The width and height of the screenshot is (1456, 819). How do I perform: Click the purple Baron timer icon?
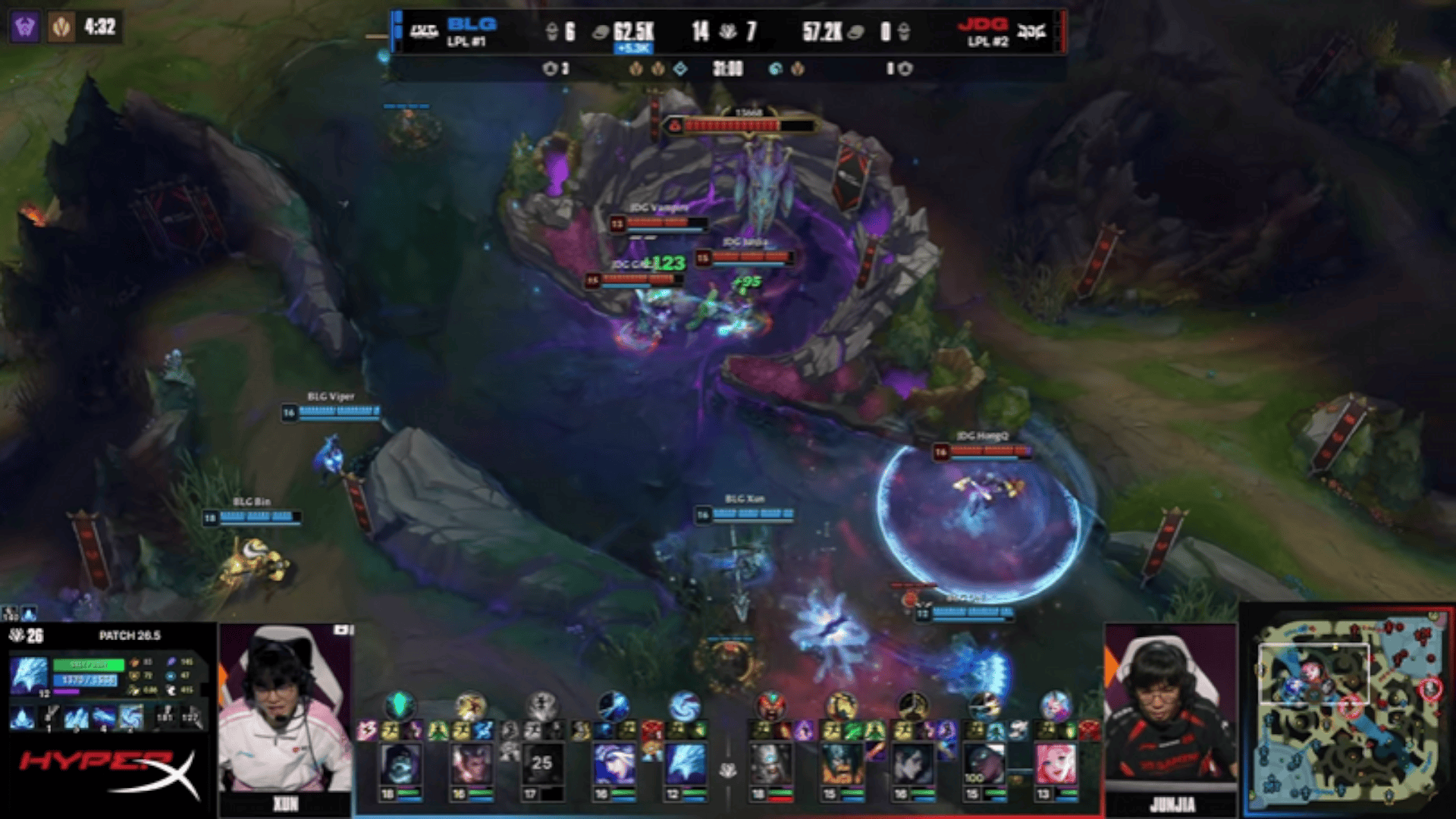pyautogui.click(x=24, y=28)
